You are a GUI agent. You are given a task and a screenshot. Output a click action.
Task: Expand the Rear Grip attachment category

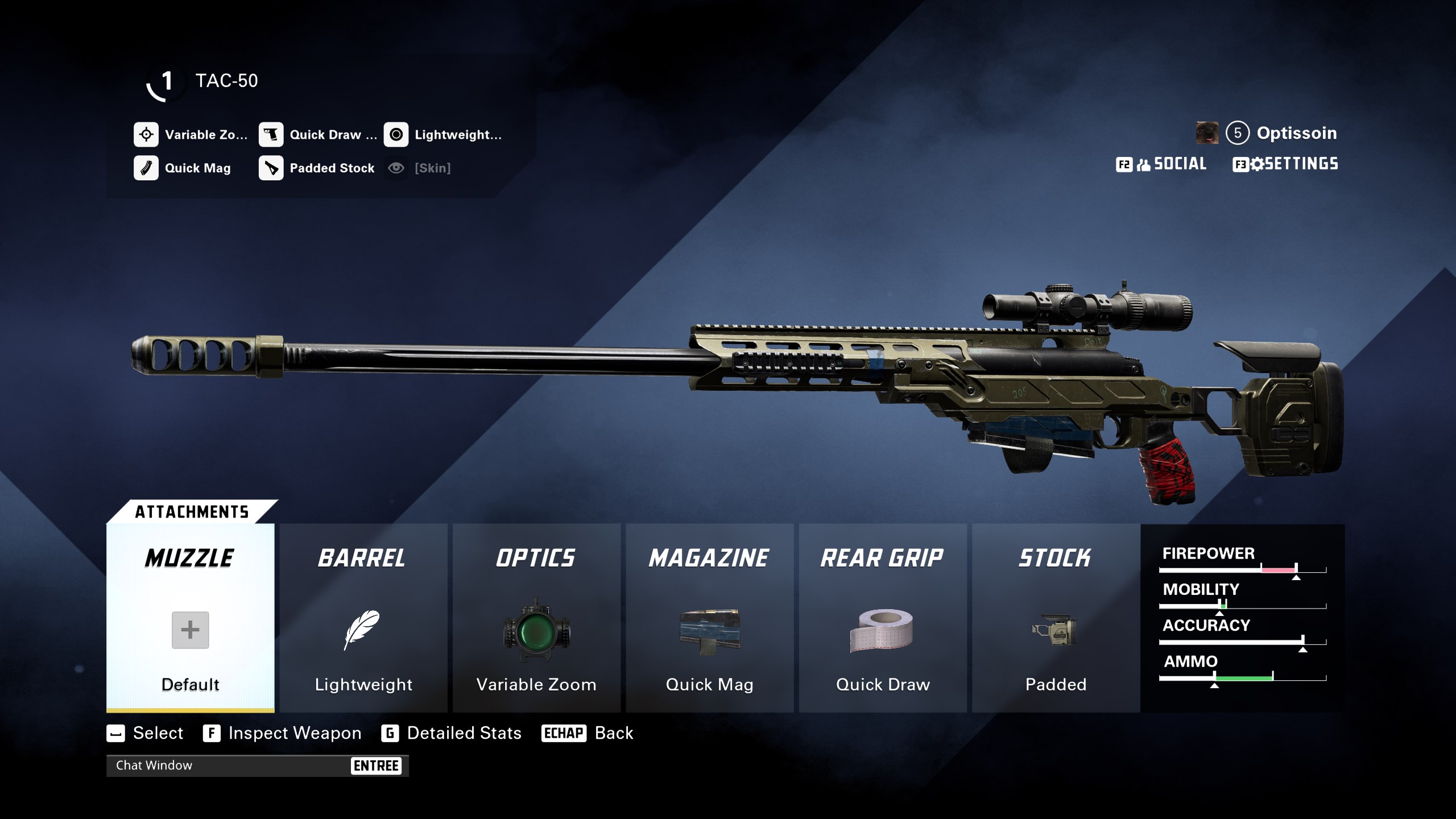tap(881, 558)
